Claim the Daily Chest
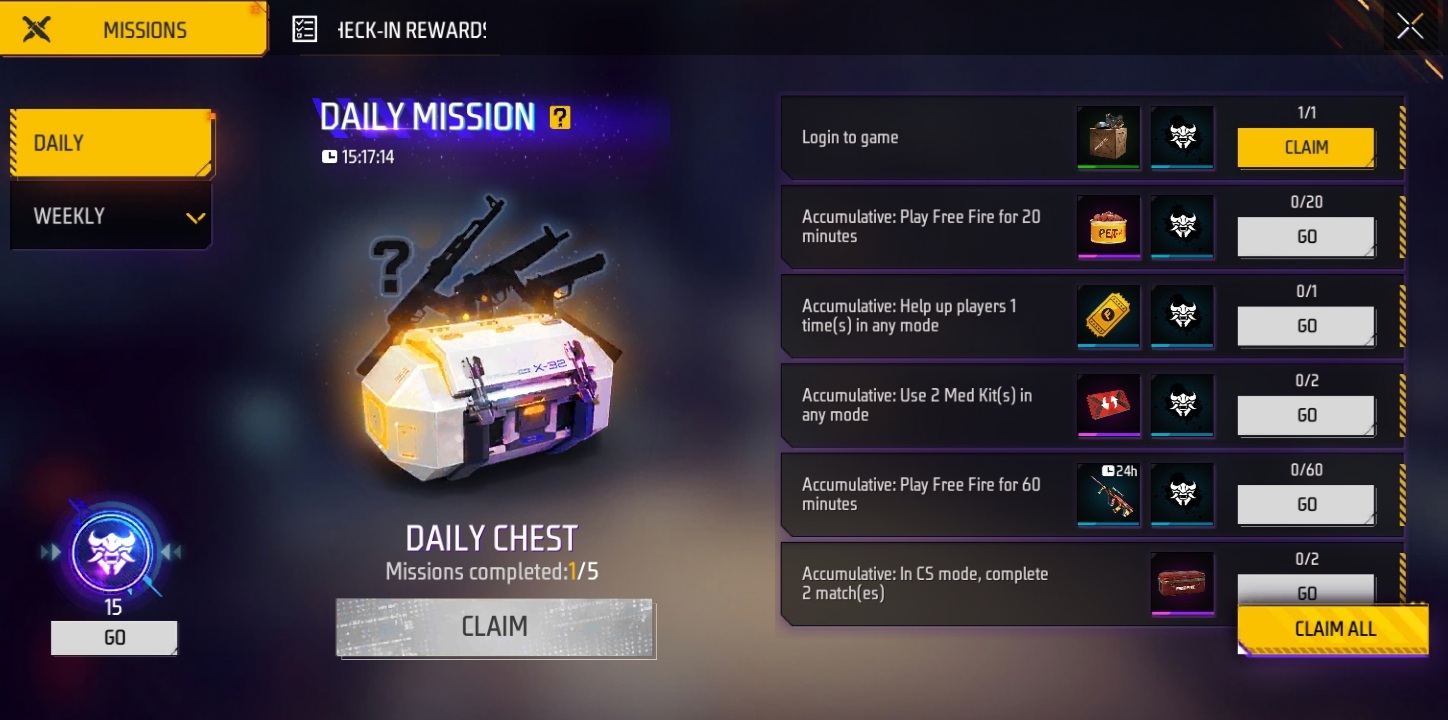This screenshot has width=1448, height=720. click(x=495, y=627)
